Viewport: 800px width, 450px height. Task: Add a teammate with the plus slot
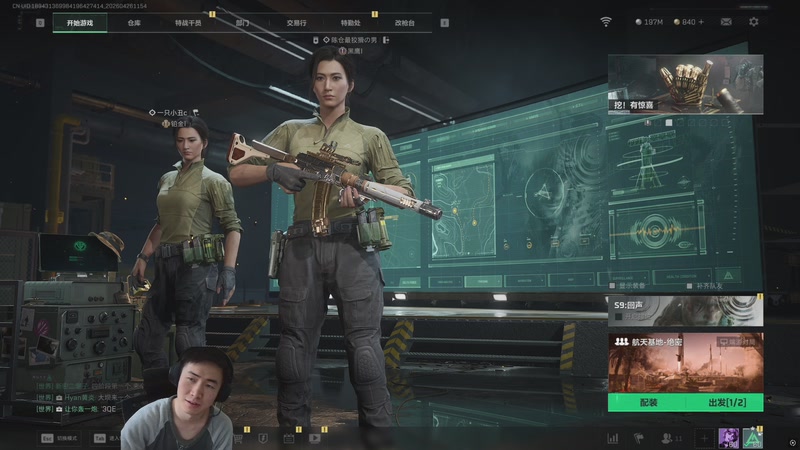click(x=704, y=438)
